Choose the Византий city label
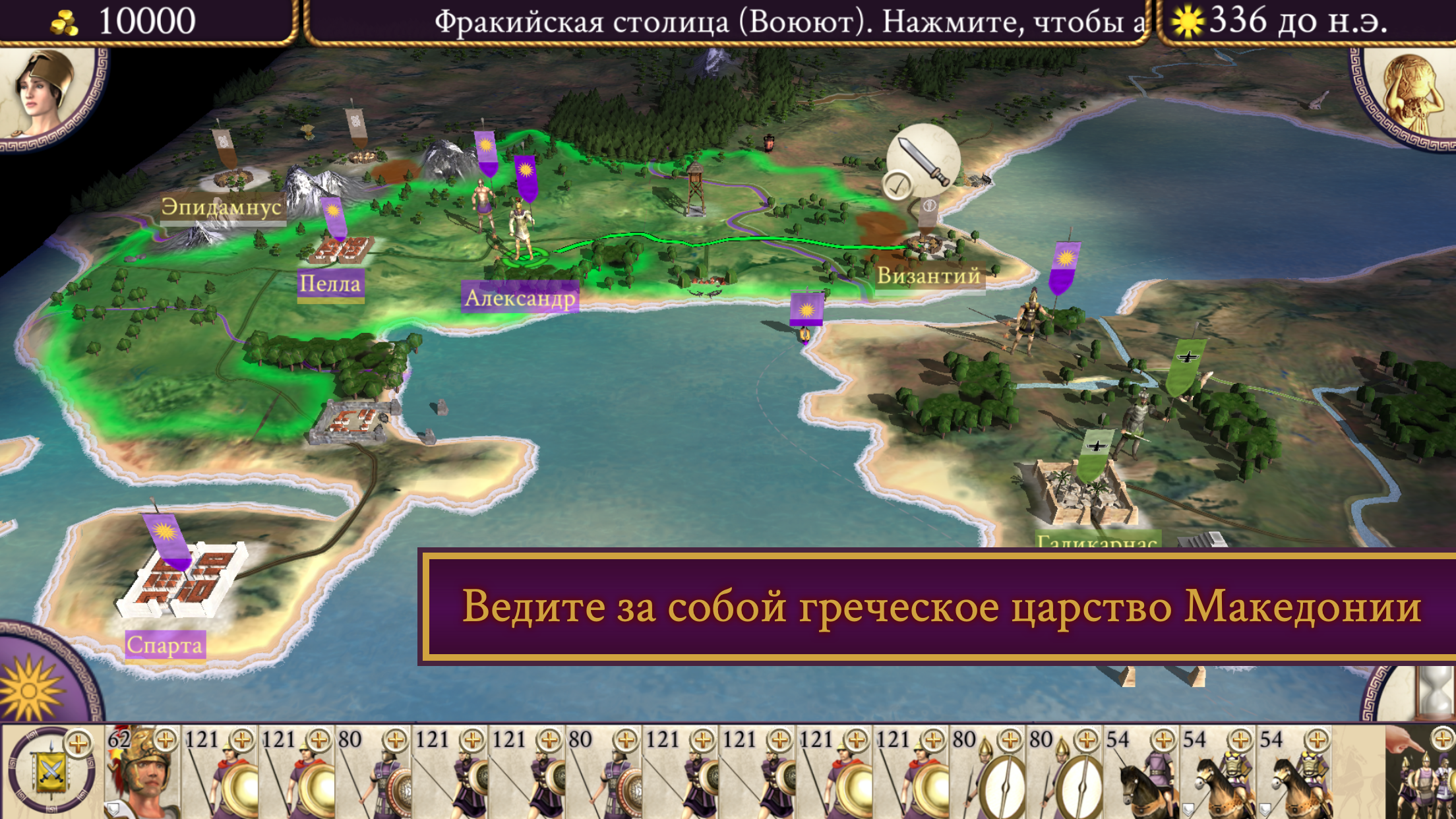This screenshot has width=1456, height=819. coord(928,276)
